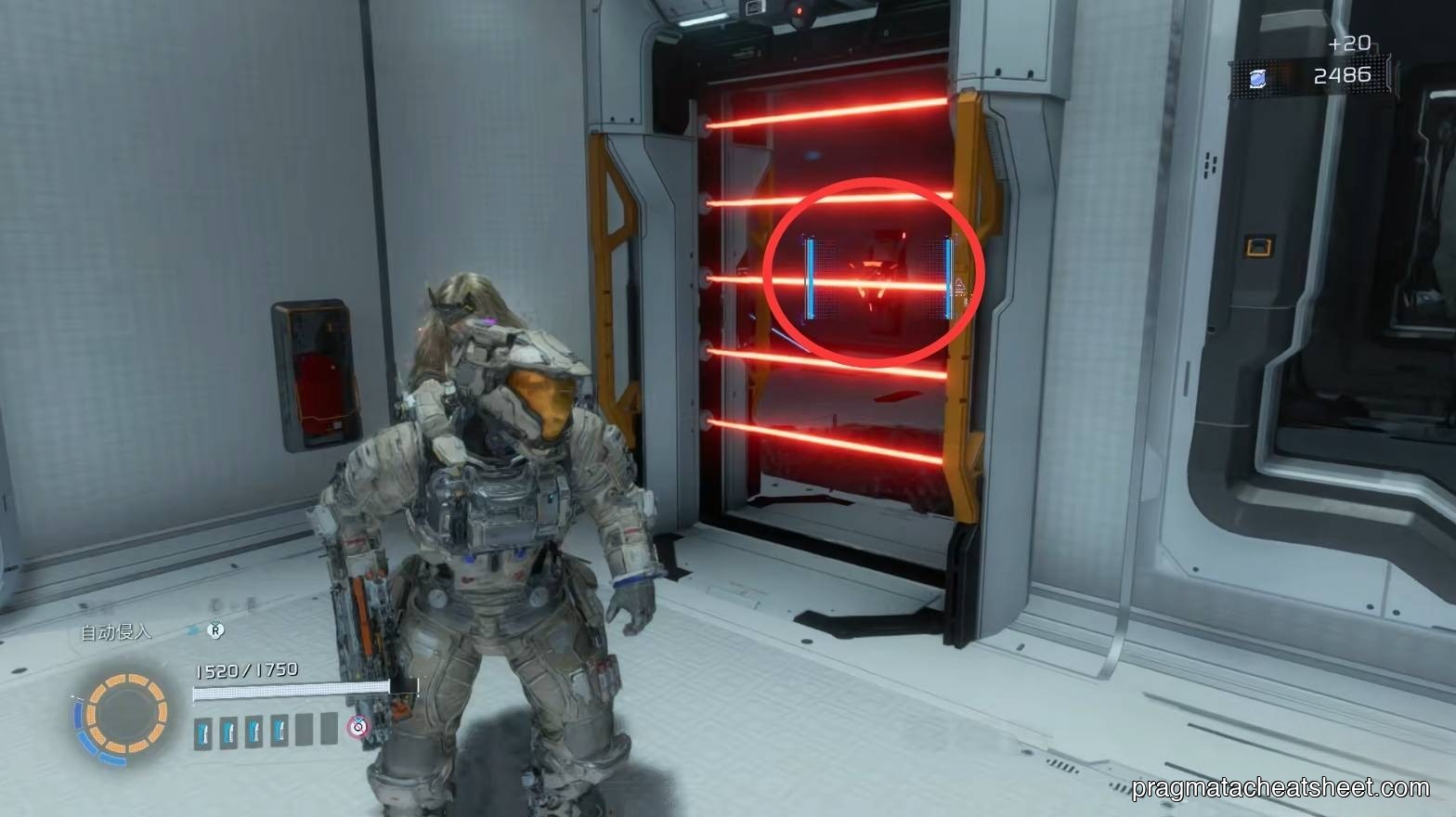Click the white health bar under 1520/1750
Viewport: 1456px width, 817px height.
pos(292,691)
